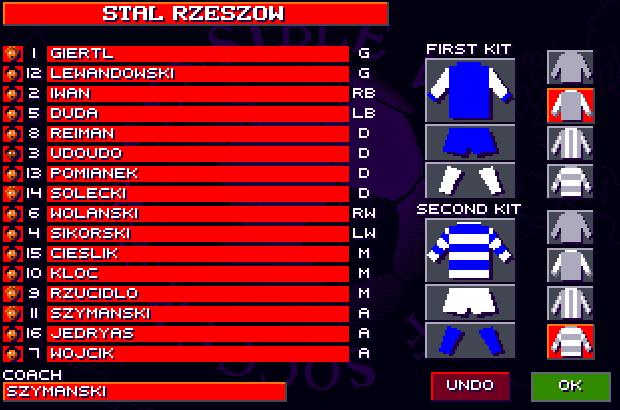
Task: Change SIKORSKI's LW position label
Action: (364, 233)
